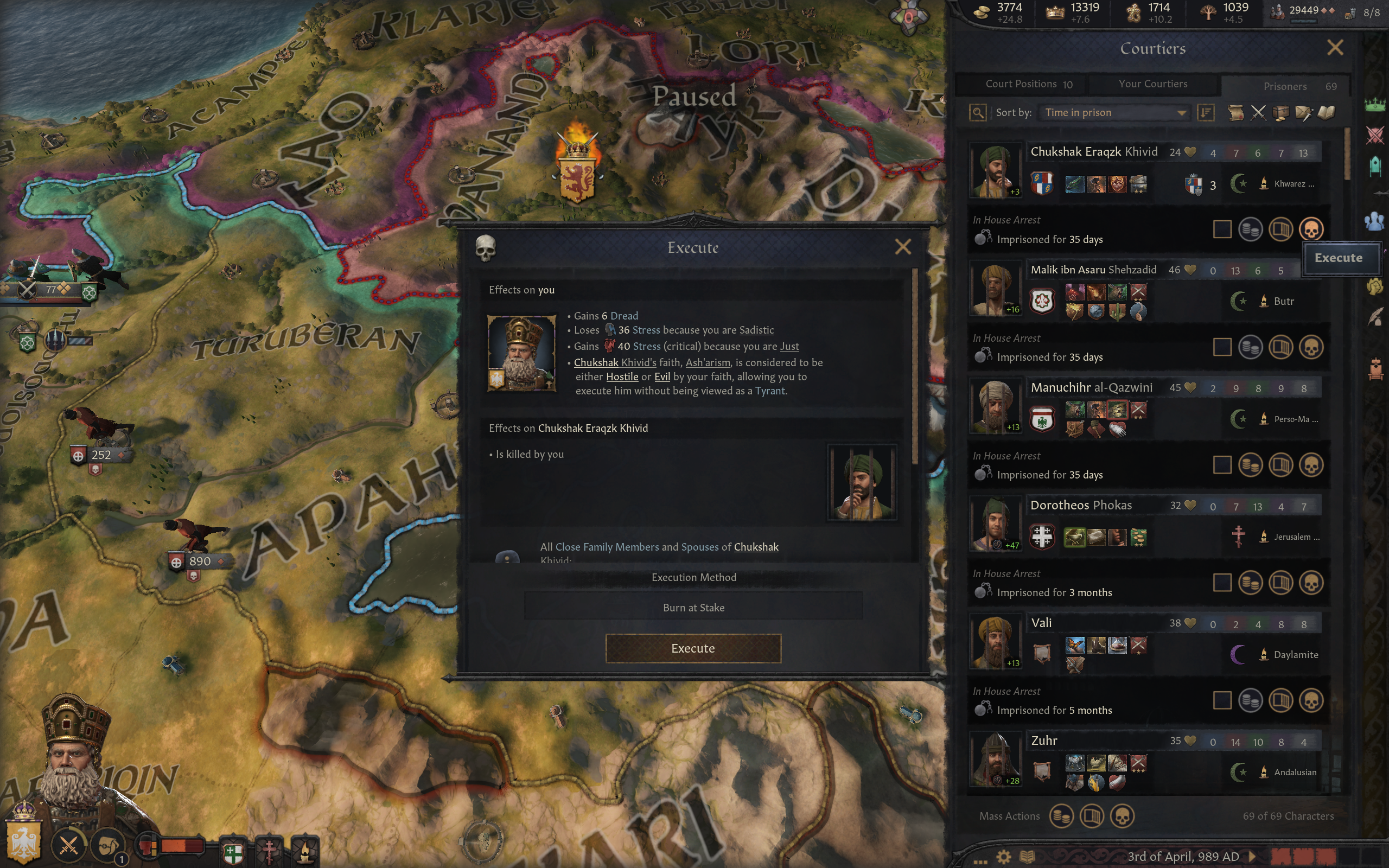Open the settings gear icon

point(1003,857)
